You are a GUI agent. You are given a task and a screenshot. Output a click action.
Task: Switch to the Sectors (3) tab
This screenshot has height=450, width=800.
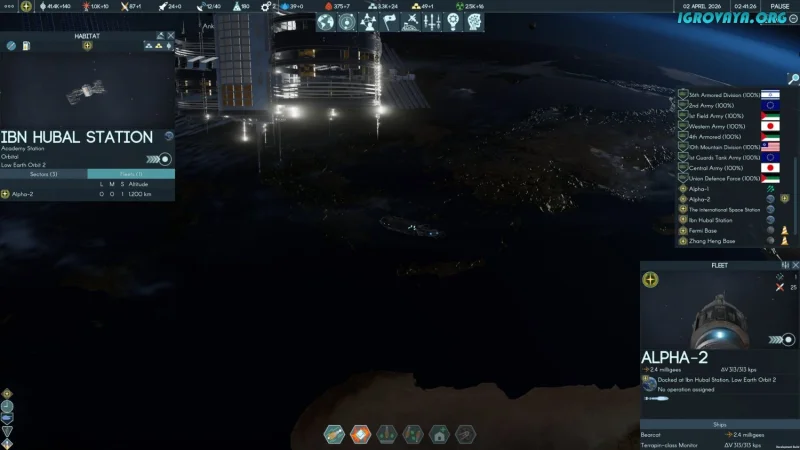(x=44, y=174)
